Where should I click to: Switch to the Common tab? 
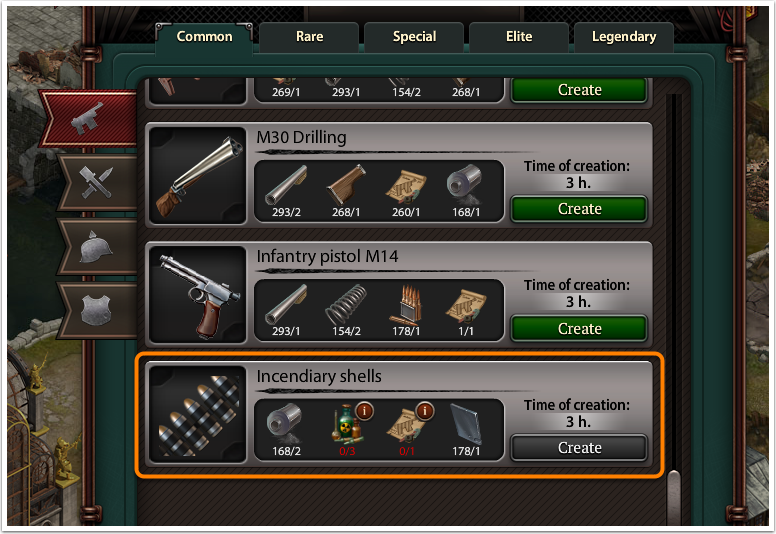204,37
